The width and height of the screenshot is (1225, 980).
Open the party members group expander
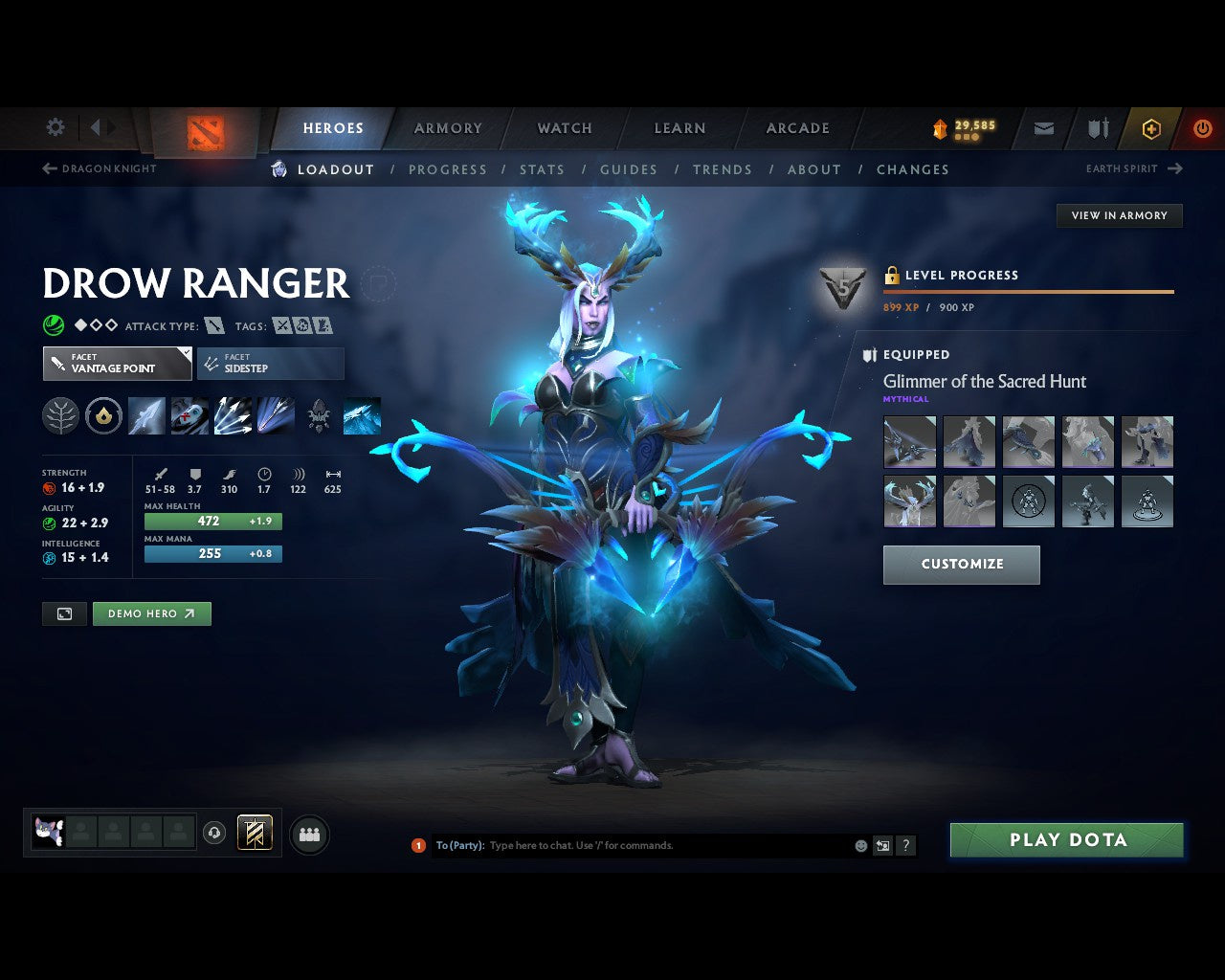pyautogui.click(x=309, y=834)
